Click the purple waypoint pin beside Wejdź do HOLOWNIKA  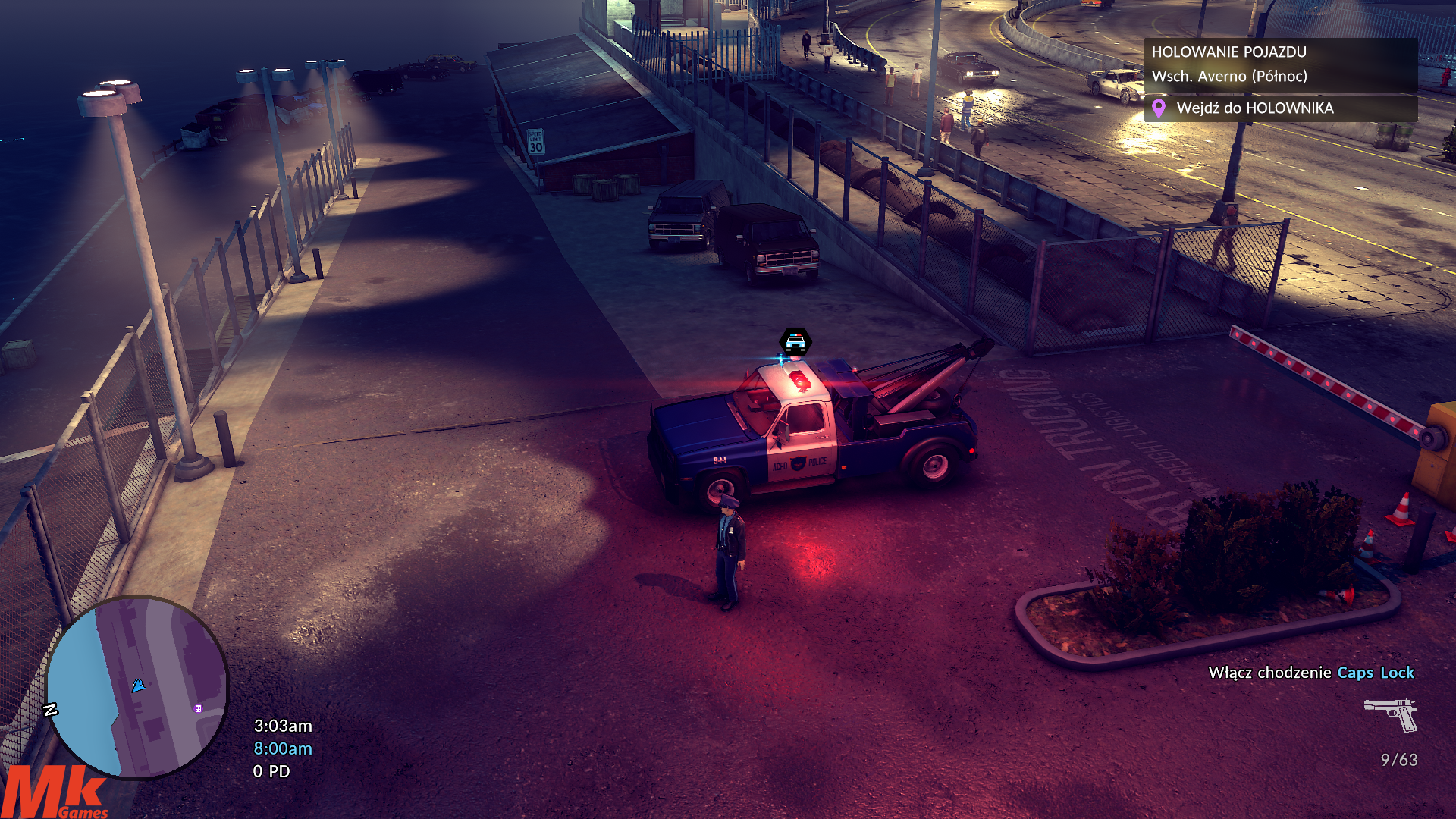[1158, 108]
